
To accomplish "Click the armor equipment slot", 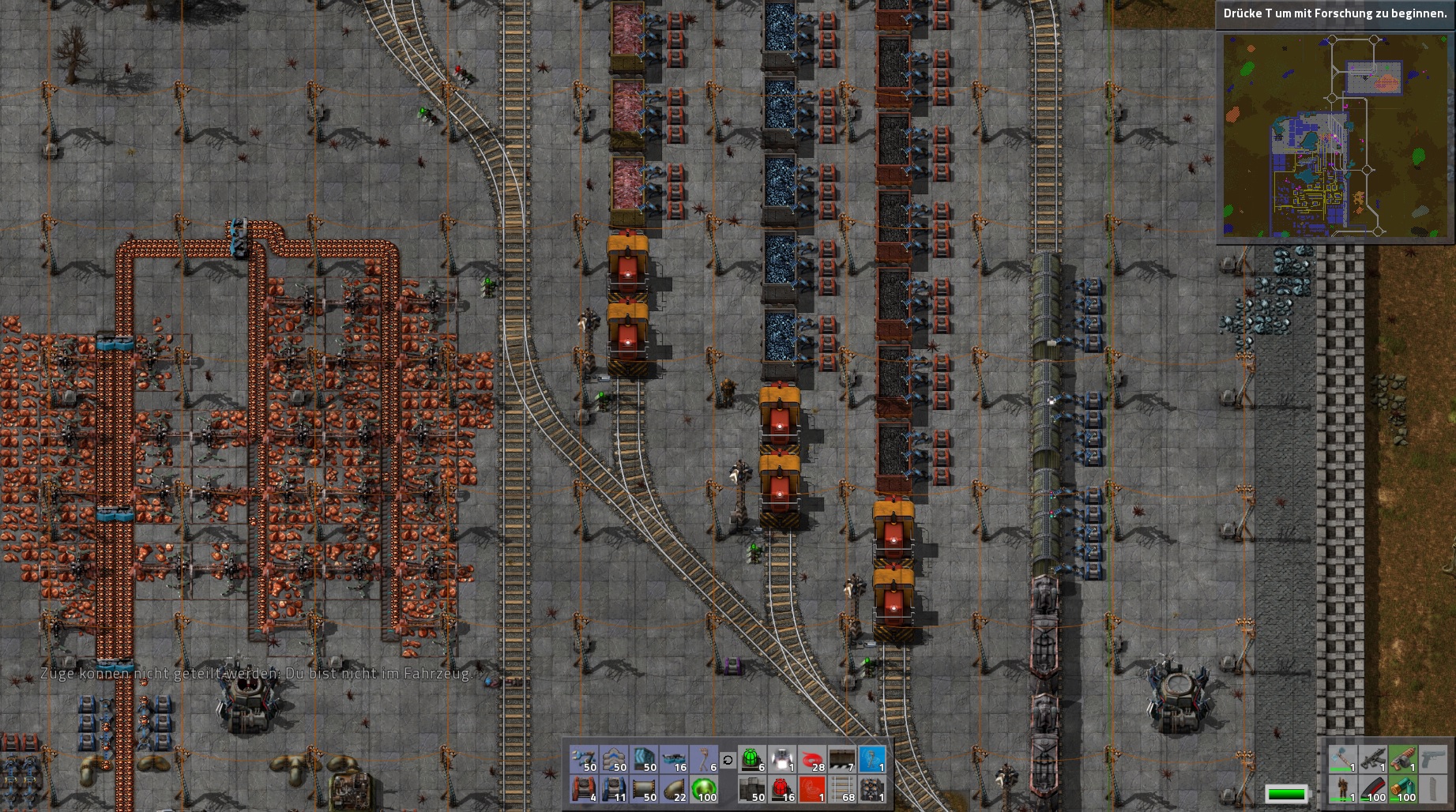I will click(1342, 789).
